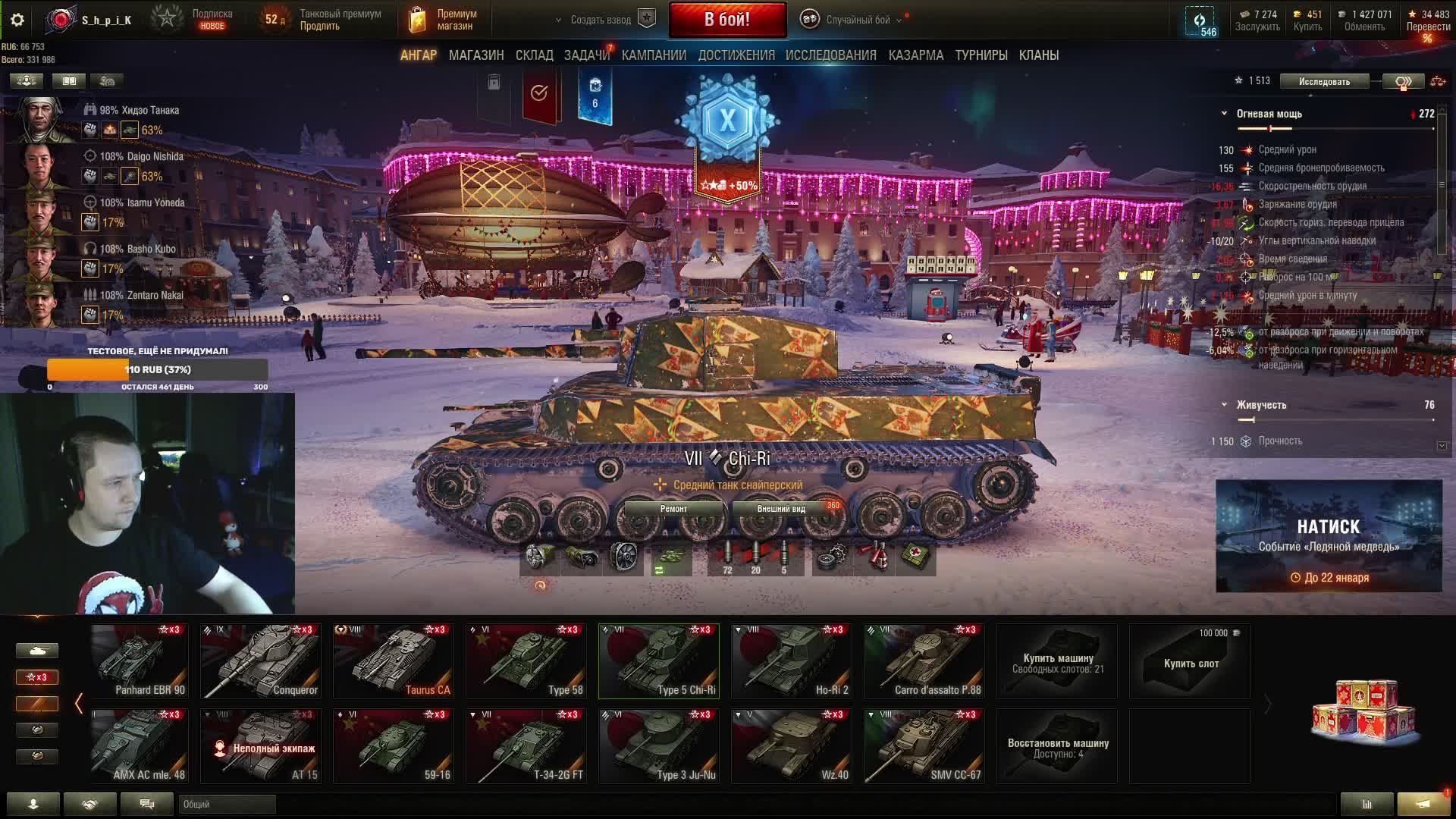This screenshot has height=819, width=1456.
Task: Click the Общий chat input field
Action: (227, 804)
